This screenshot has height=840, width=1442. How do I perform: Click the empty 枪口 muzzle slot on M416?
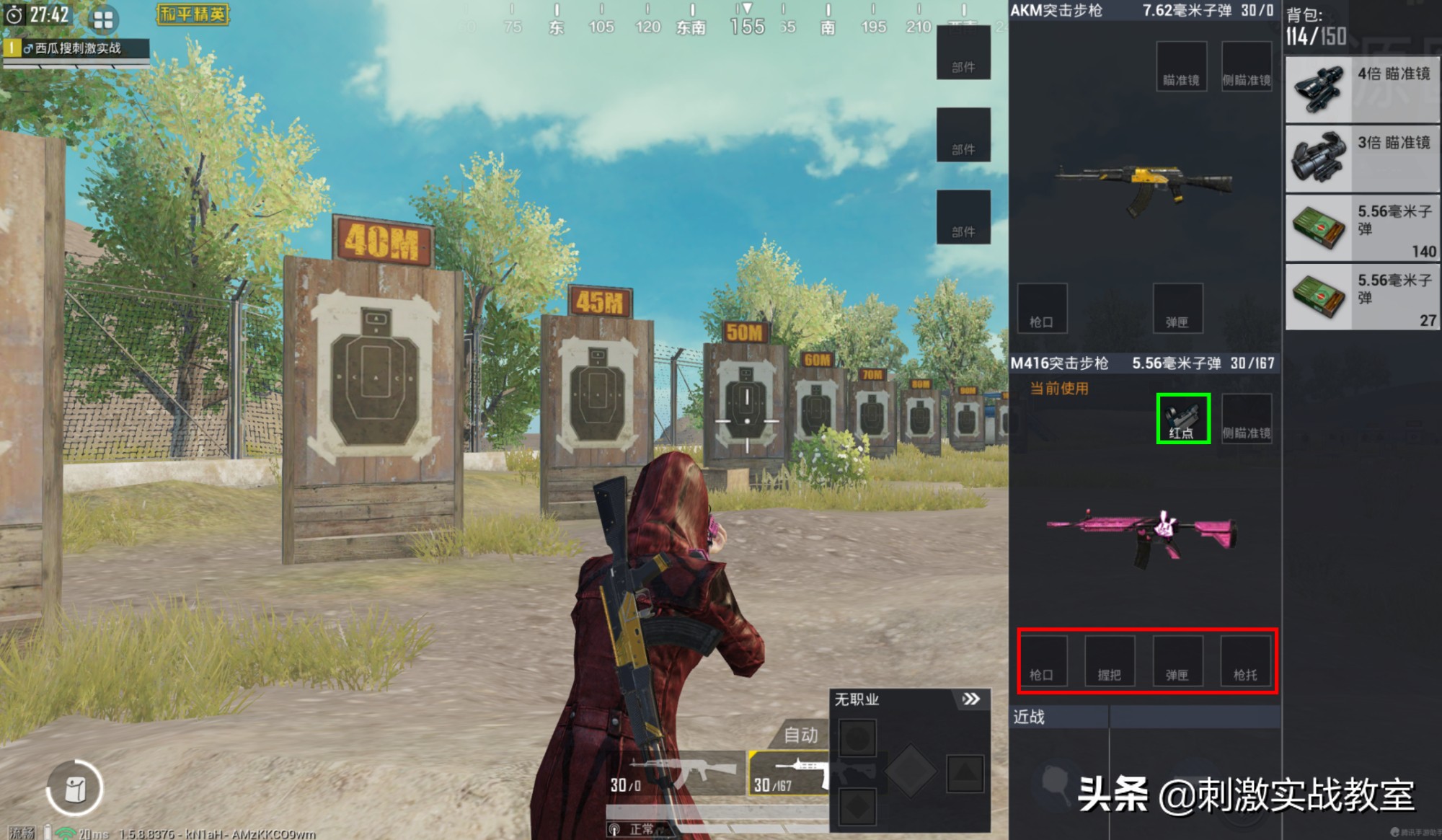[x=1045, y=661]
